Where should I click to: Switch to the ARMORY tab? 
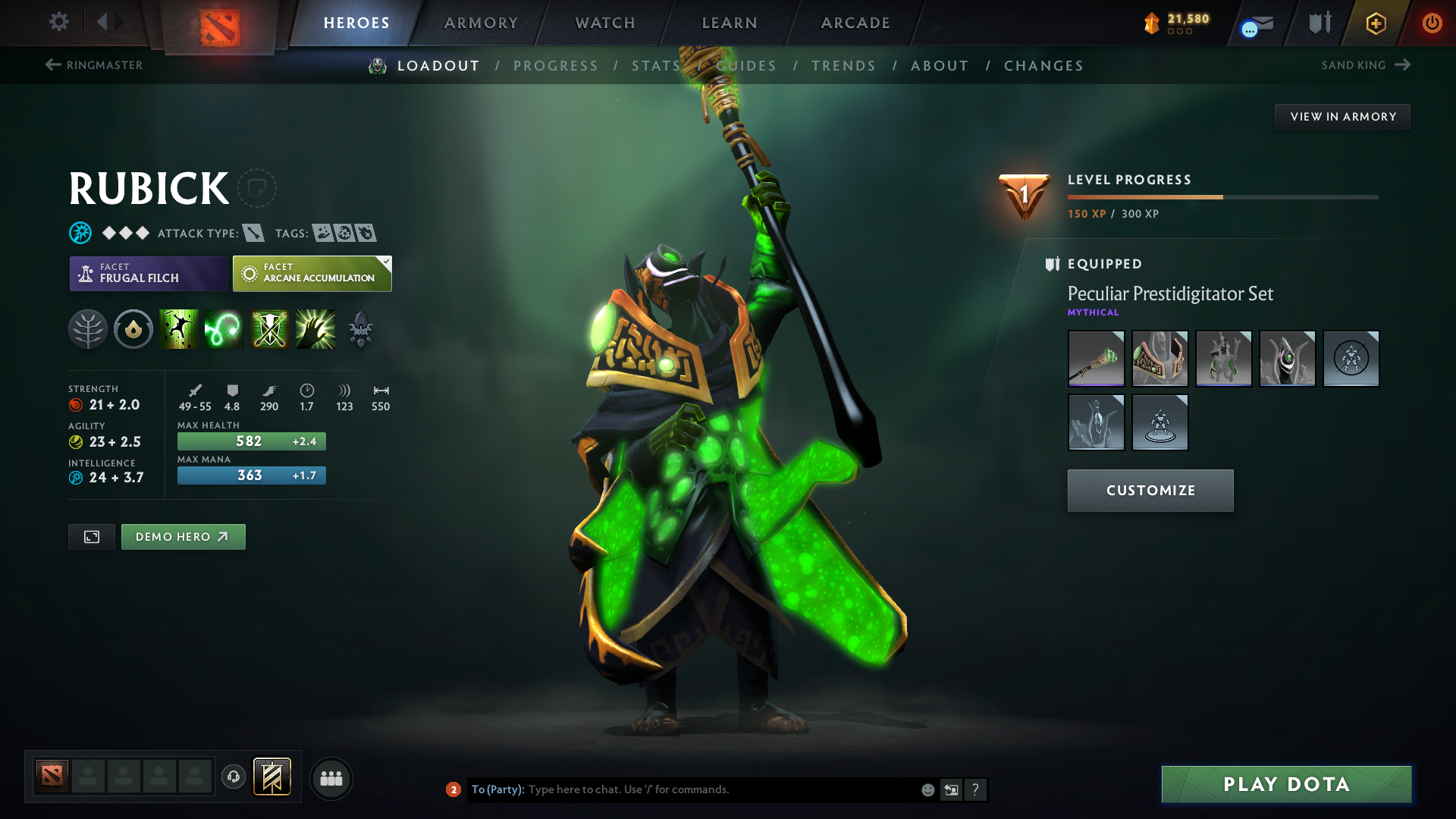pos(481,23)
